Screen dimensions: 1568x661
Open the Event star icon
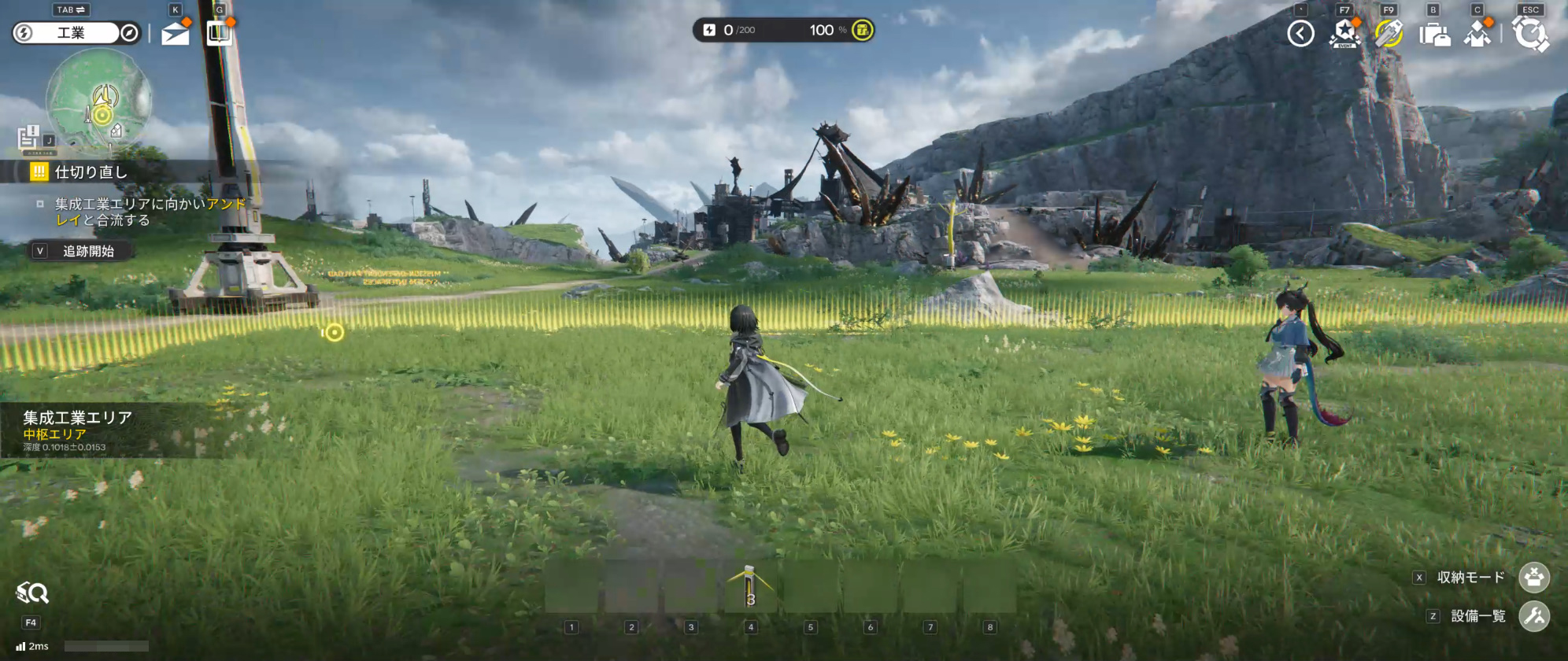1344,34
